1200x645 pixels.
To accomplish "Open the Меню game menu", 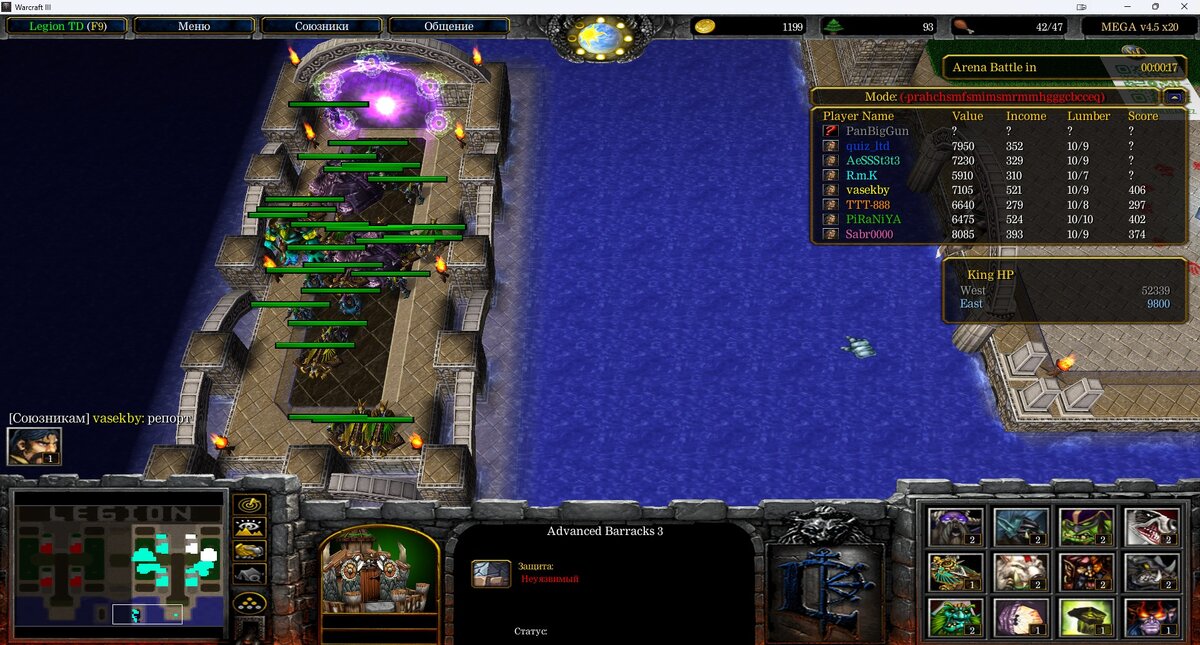I will (194, 27).
